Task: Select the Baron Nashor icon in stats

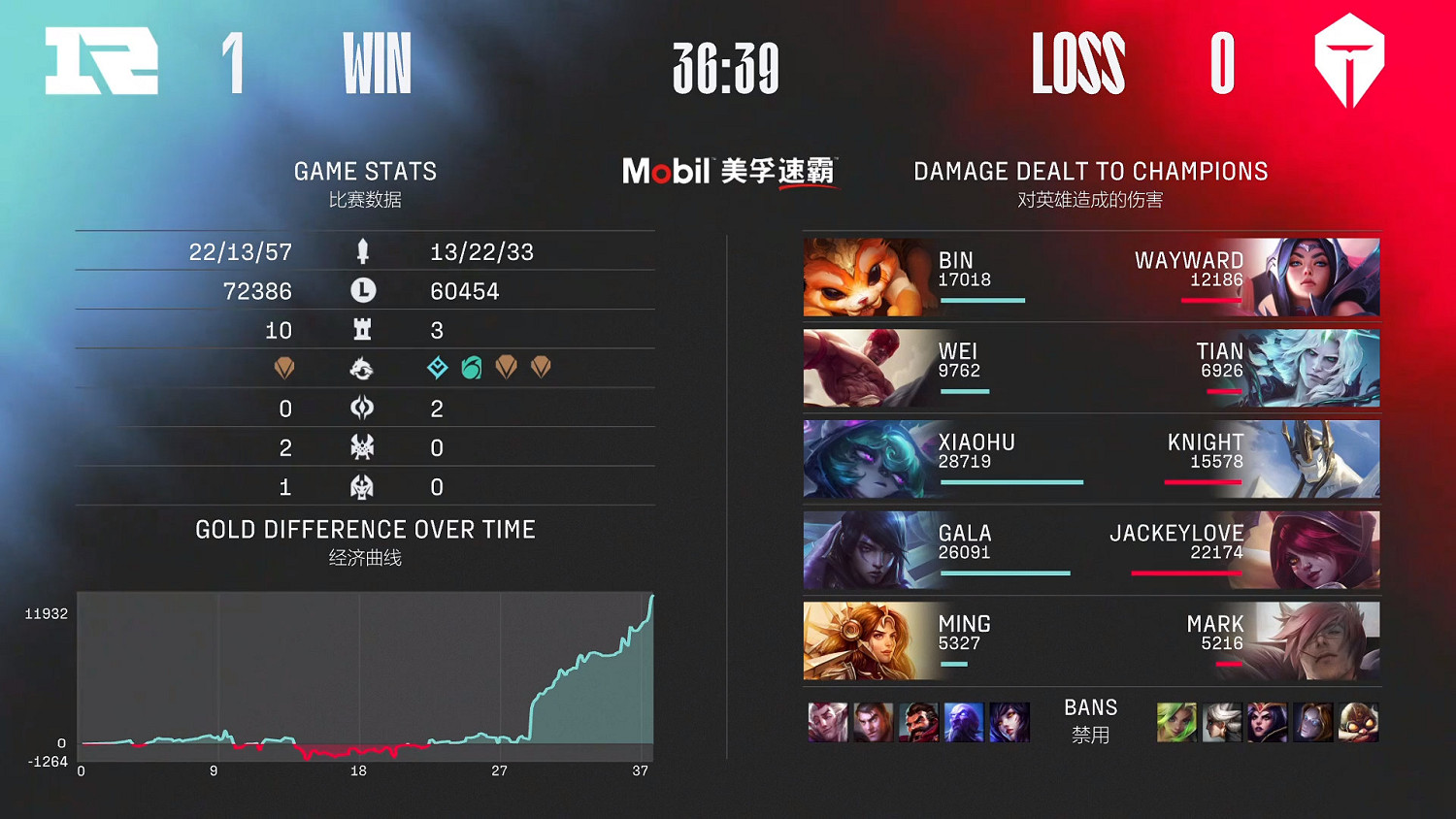Action: tap(362, 447)
